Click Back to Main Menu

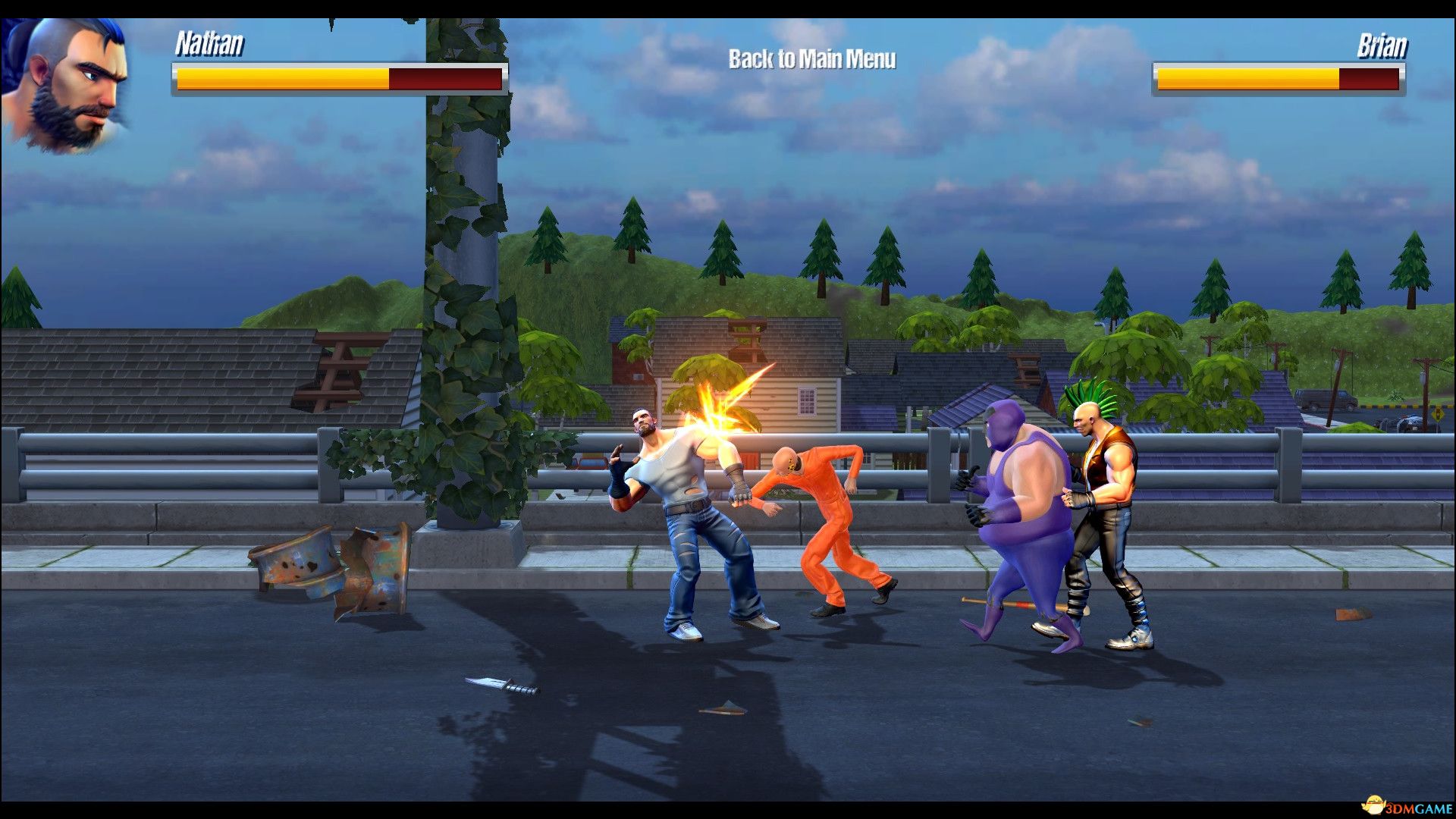[x=811, y=57]
